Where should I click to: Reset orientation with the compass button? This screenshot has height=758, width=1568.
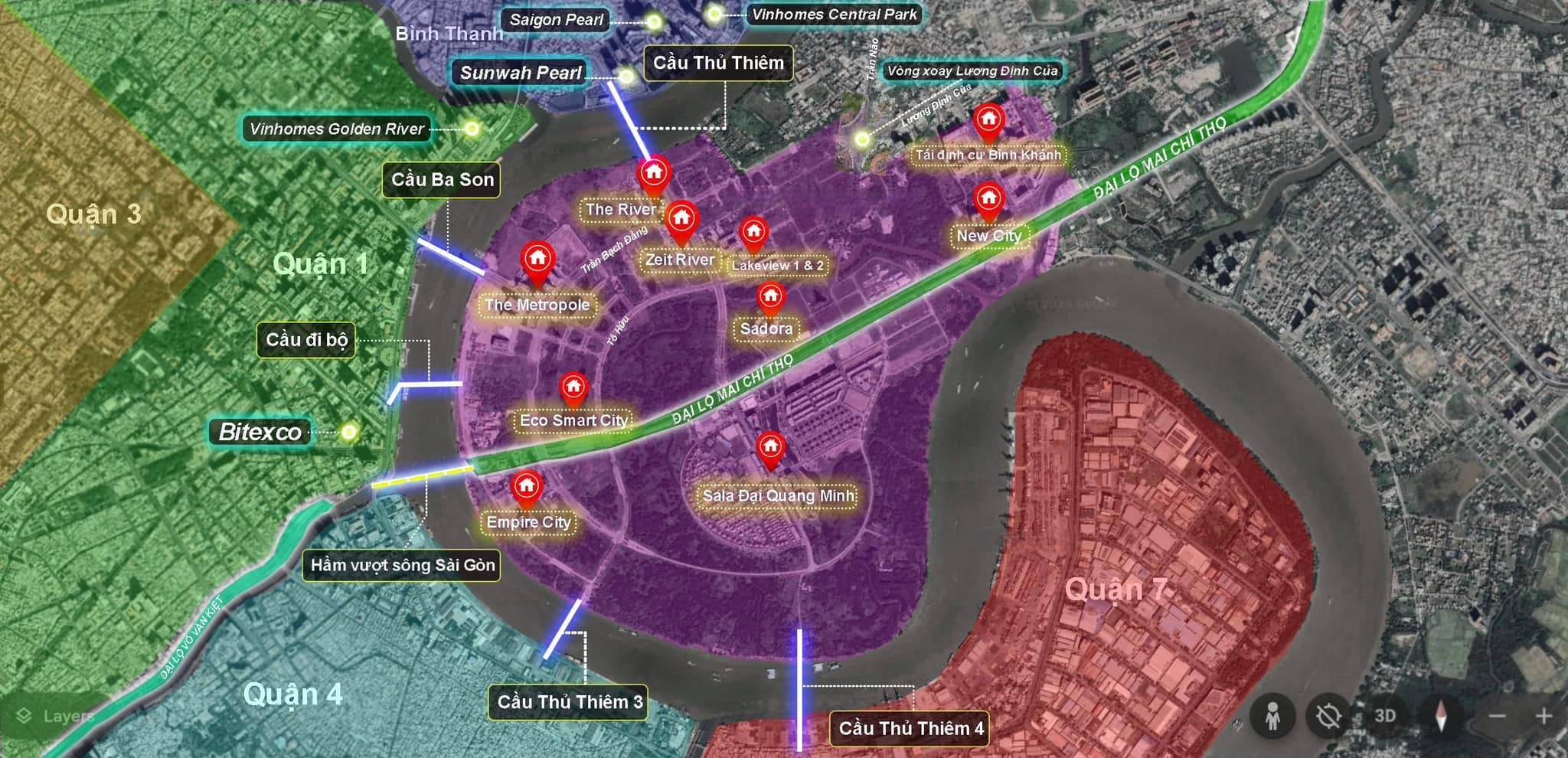click(x=1440, y=717)
